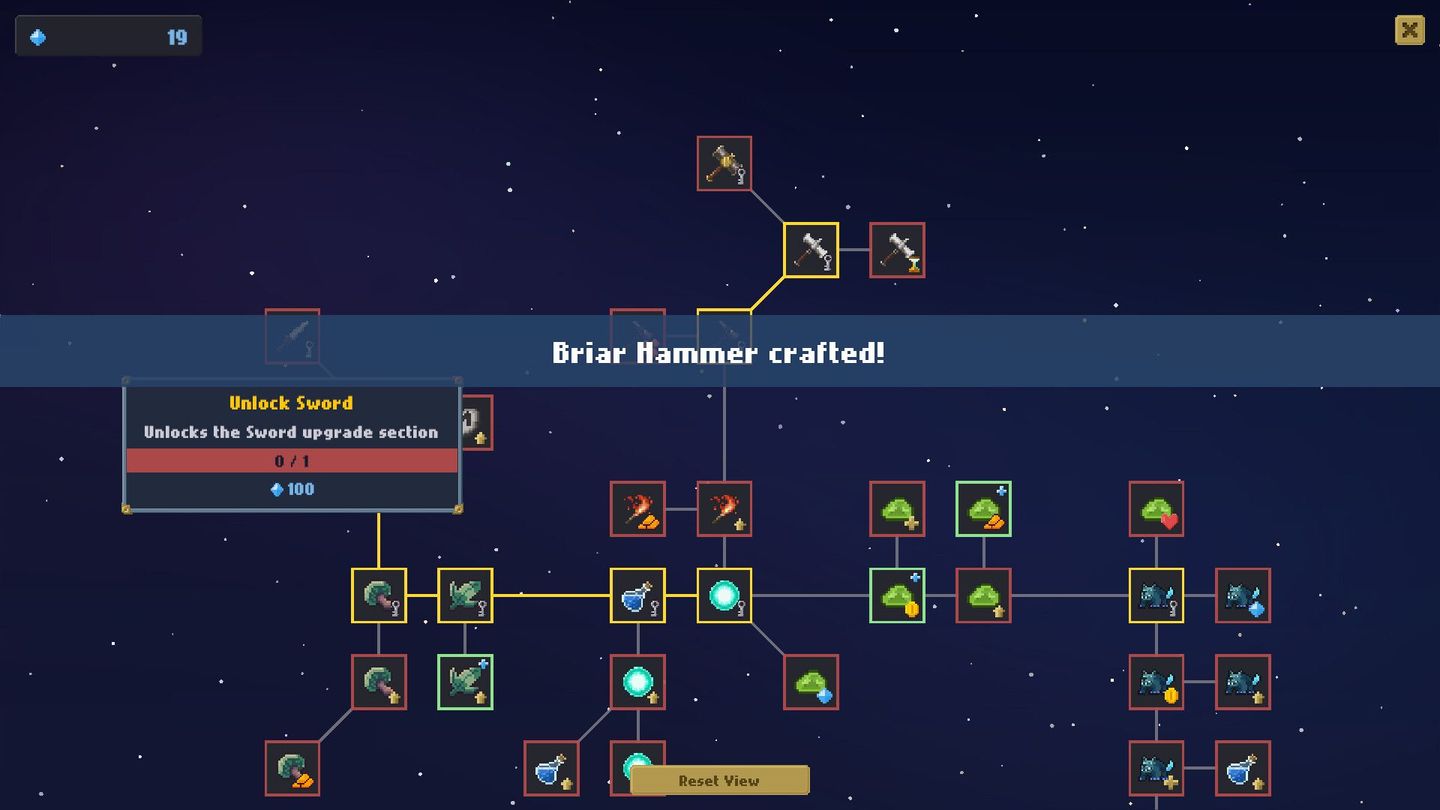Select the hammer upgrade node right of Briar Hammer
The height and width of the screenshot is (810, 1440).
click(897, 249)
